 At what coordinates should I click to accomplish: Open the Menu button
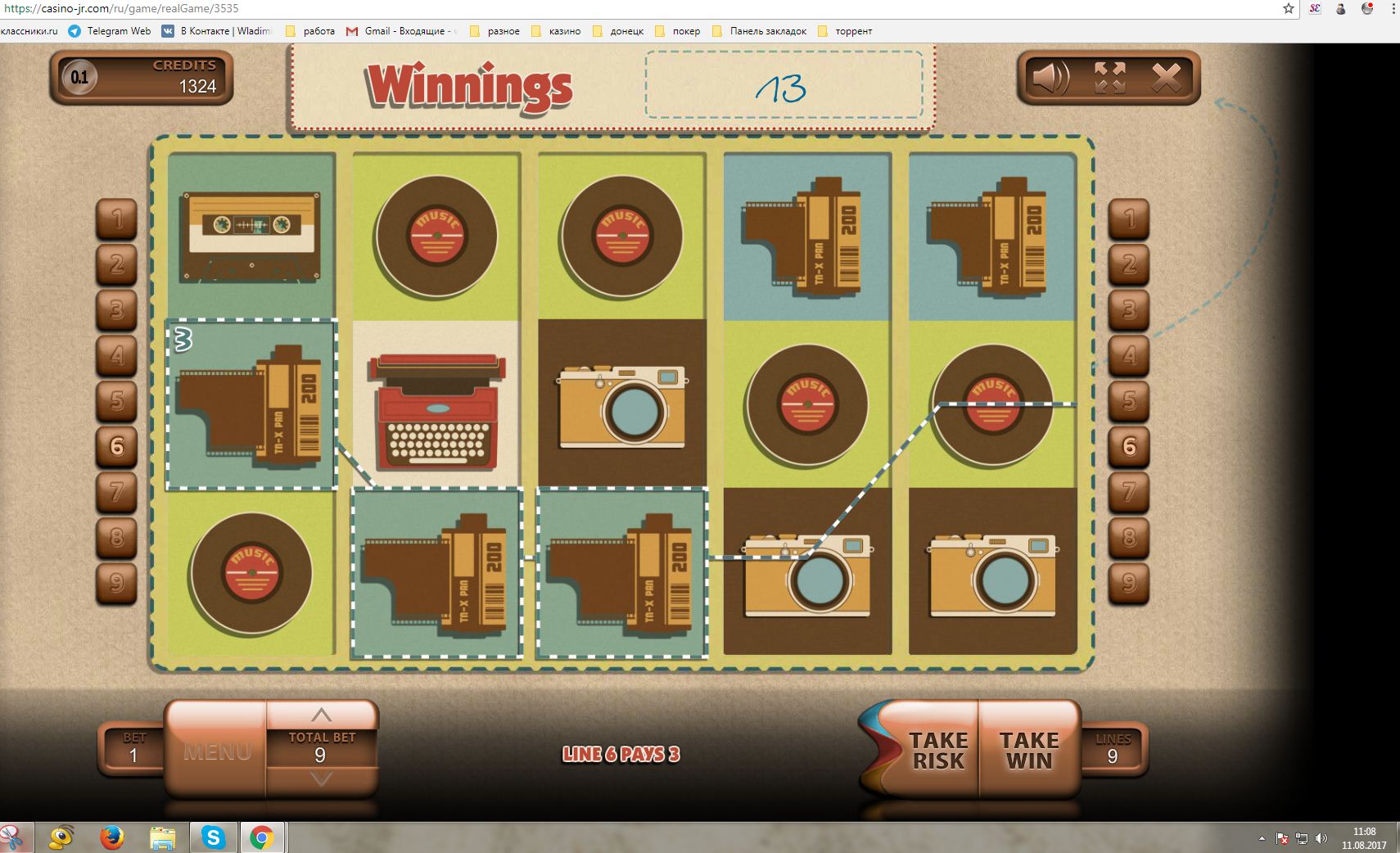click(217, 751)
